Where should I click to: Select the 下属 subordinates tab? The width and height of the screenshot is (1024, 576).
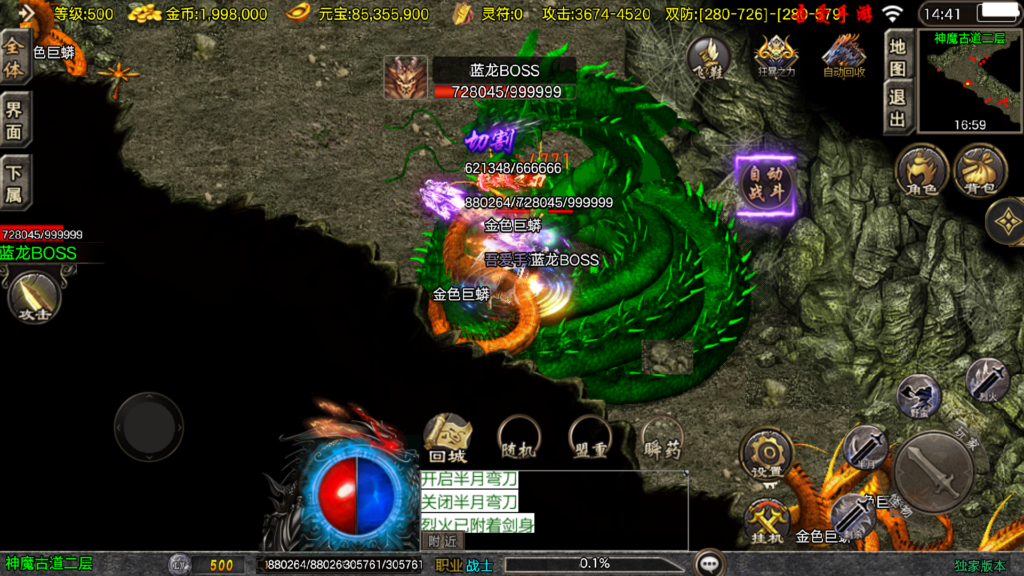[14, 181]
